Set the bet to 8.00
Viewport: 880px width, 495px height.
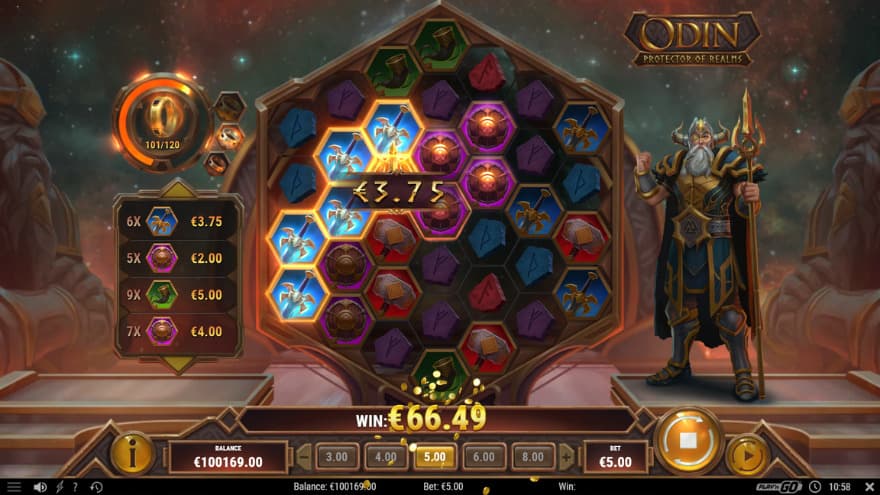click(532, 457)
